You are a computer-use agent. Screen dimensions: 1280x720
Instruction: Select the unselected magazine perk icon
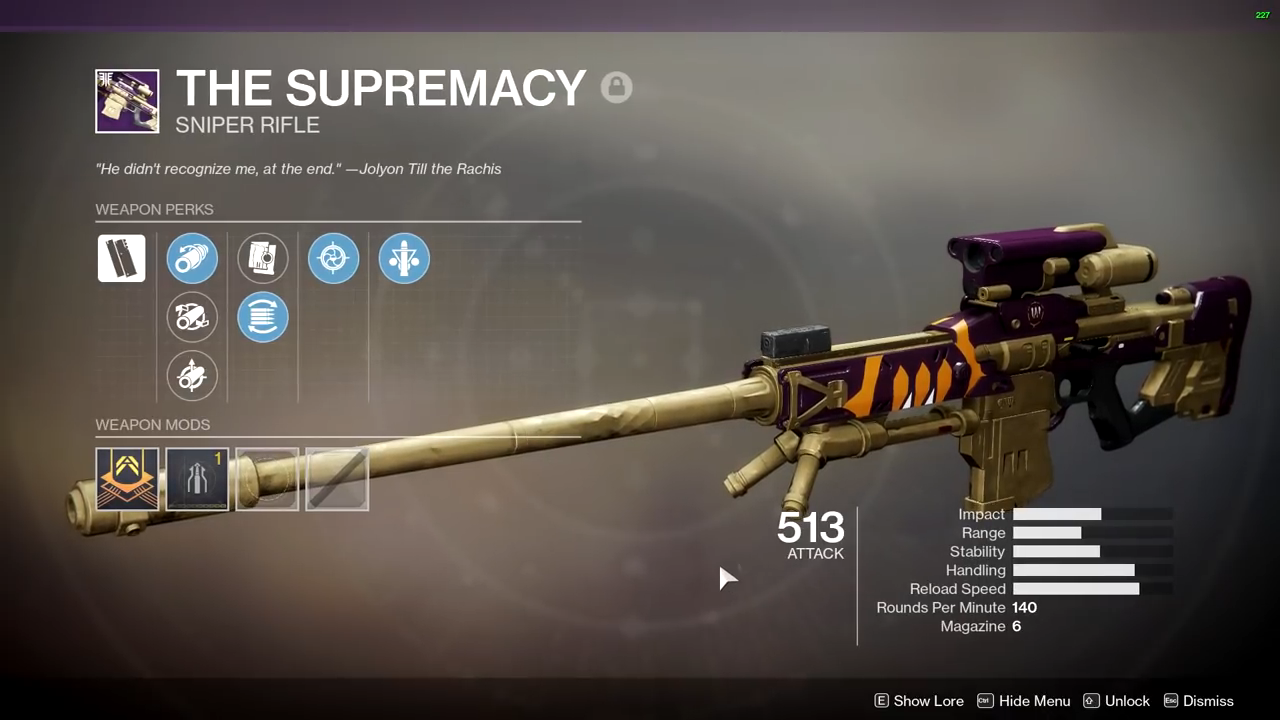pos(263,258)
